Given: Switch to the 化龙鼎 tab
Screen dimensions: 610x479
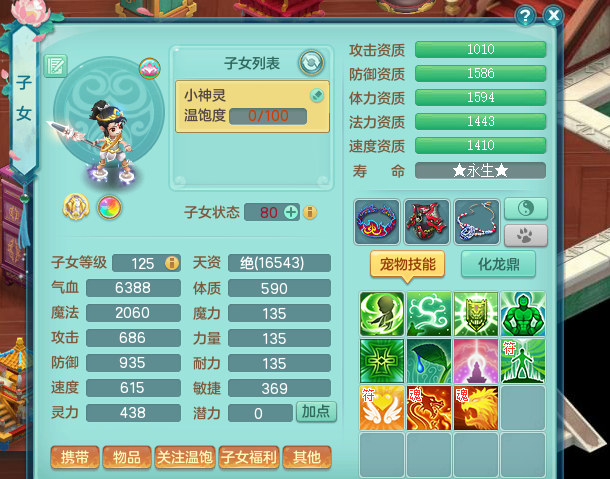Looking at the screenshot, I should [498, 264].
